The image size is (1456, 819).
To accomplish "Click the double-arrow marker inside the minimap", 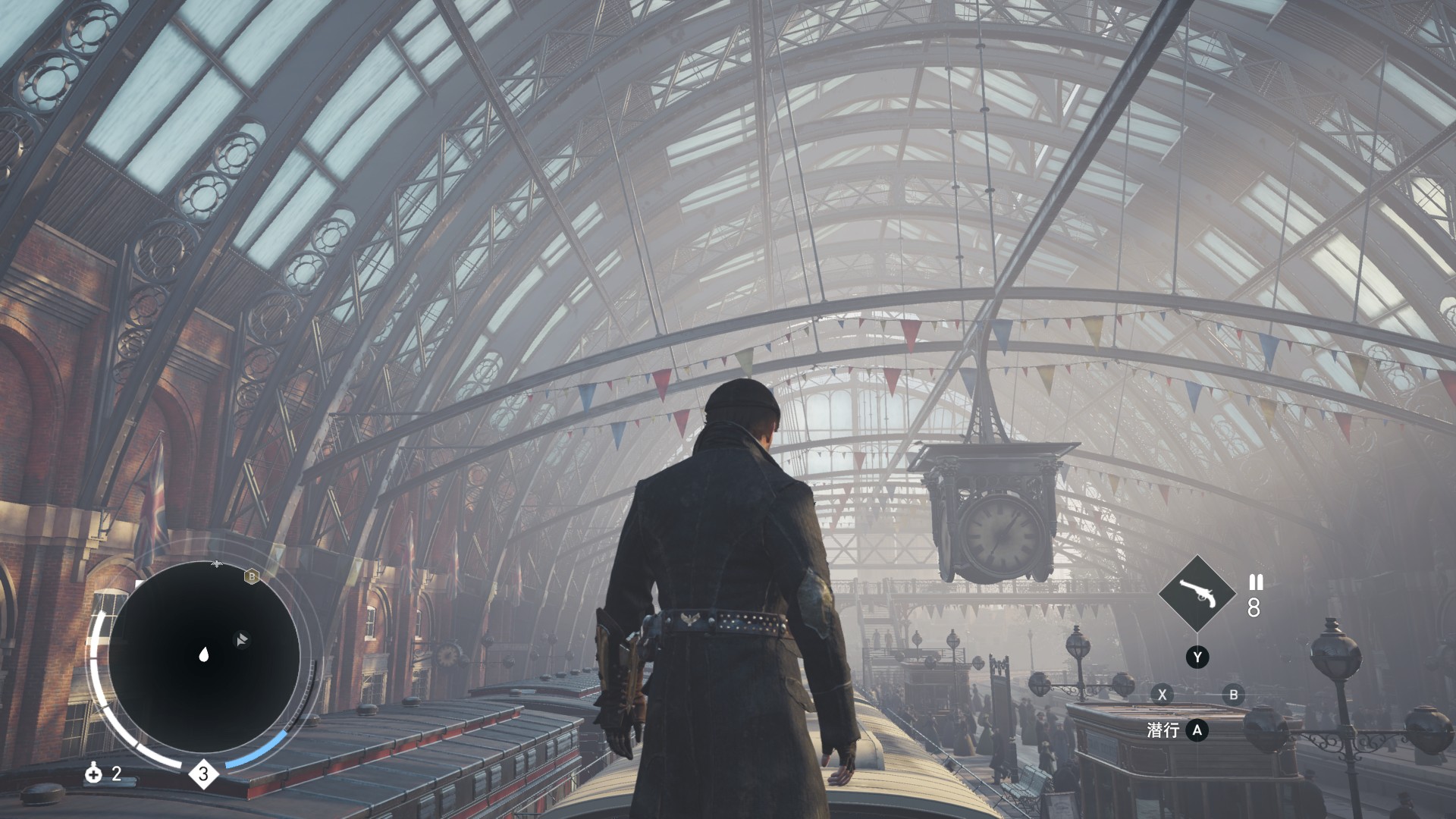I will pos(241,640).
